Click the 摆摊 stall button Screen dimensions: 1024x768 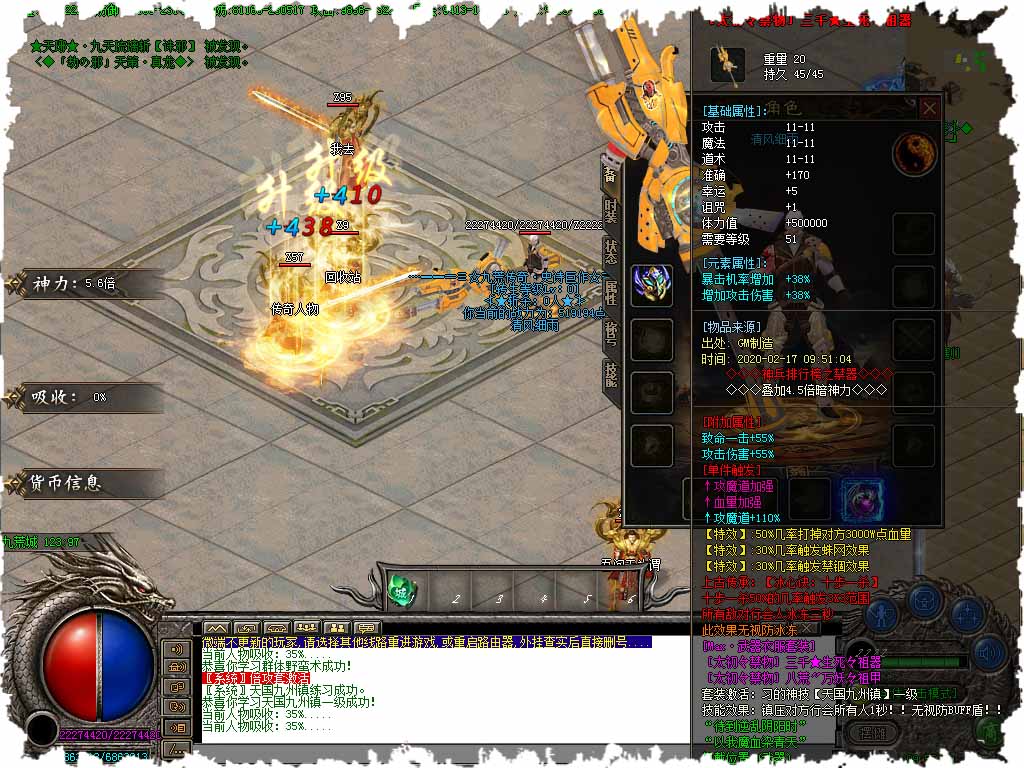[x=872, y=733]
